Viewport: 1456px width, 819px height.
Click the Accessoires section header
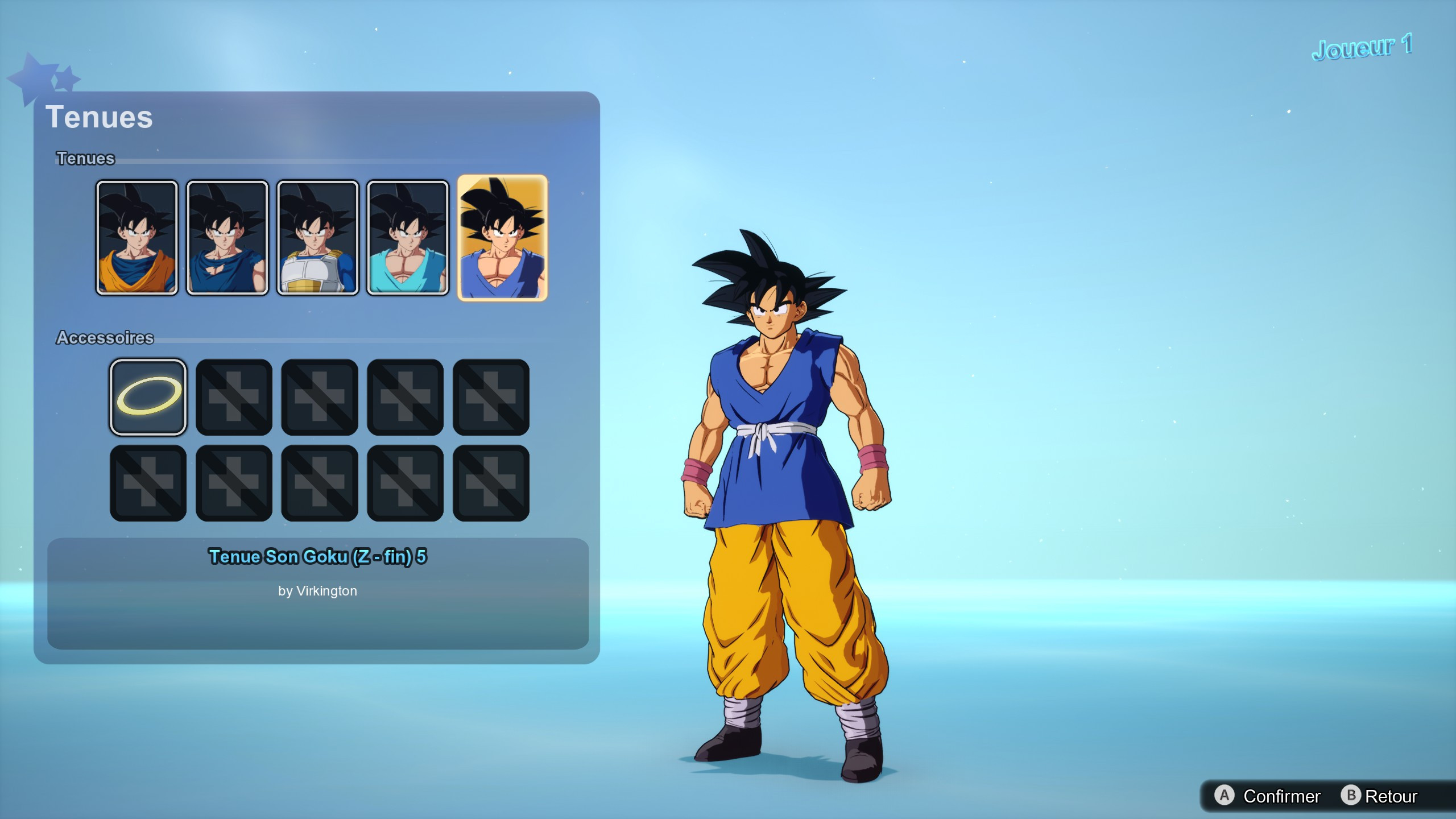point(105,337)
